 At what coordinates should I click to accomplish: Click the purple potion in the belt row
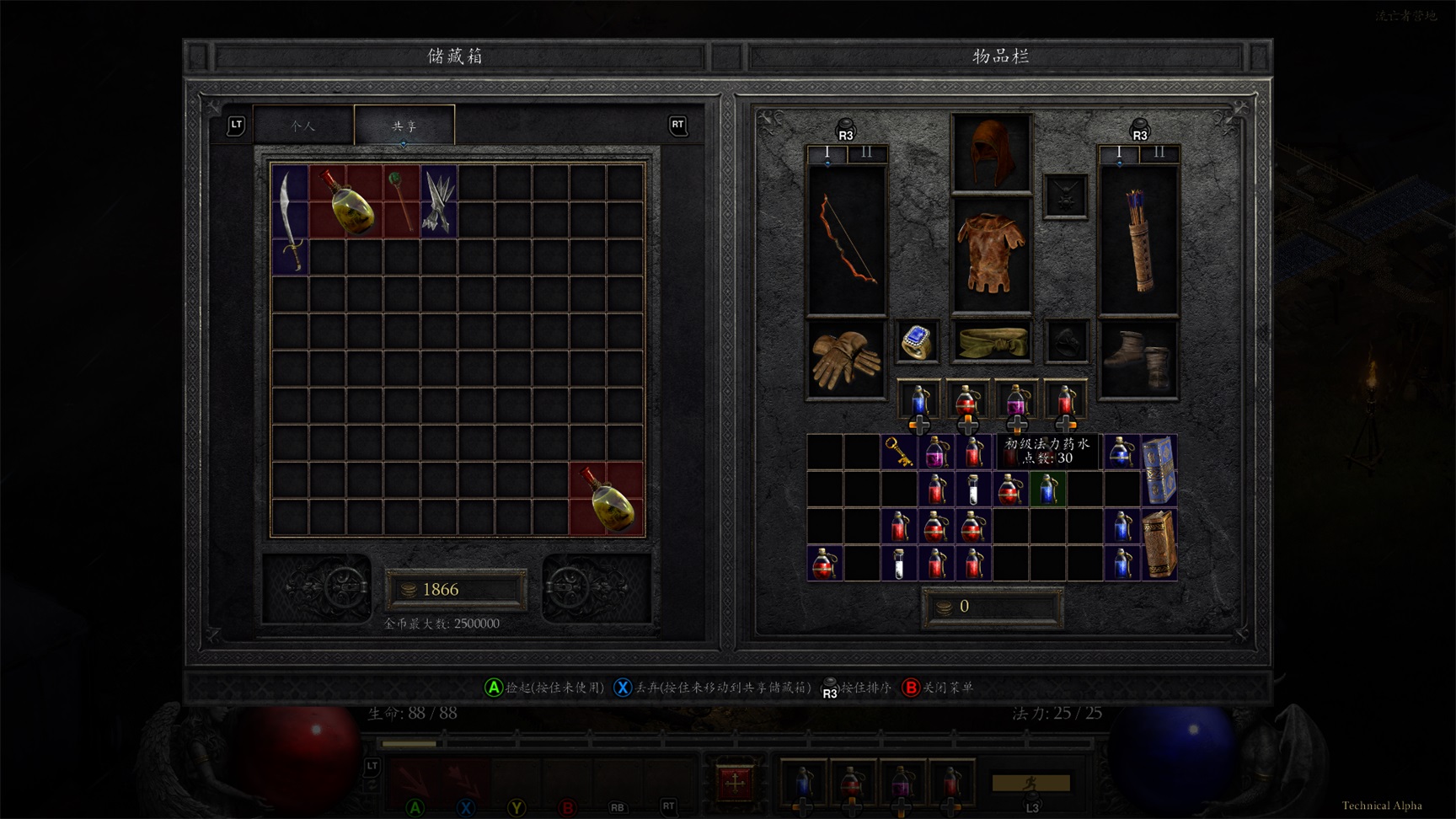1017,400
